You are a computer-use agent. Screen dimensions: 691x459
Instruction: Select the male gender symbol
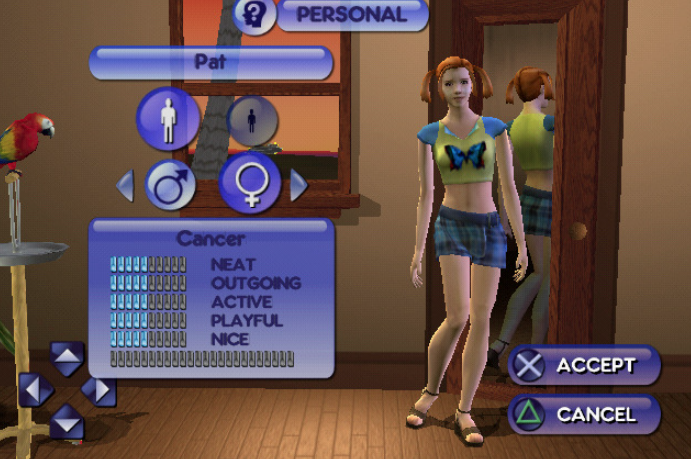(x=170, y=184)
